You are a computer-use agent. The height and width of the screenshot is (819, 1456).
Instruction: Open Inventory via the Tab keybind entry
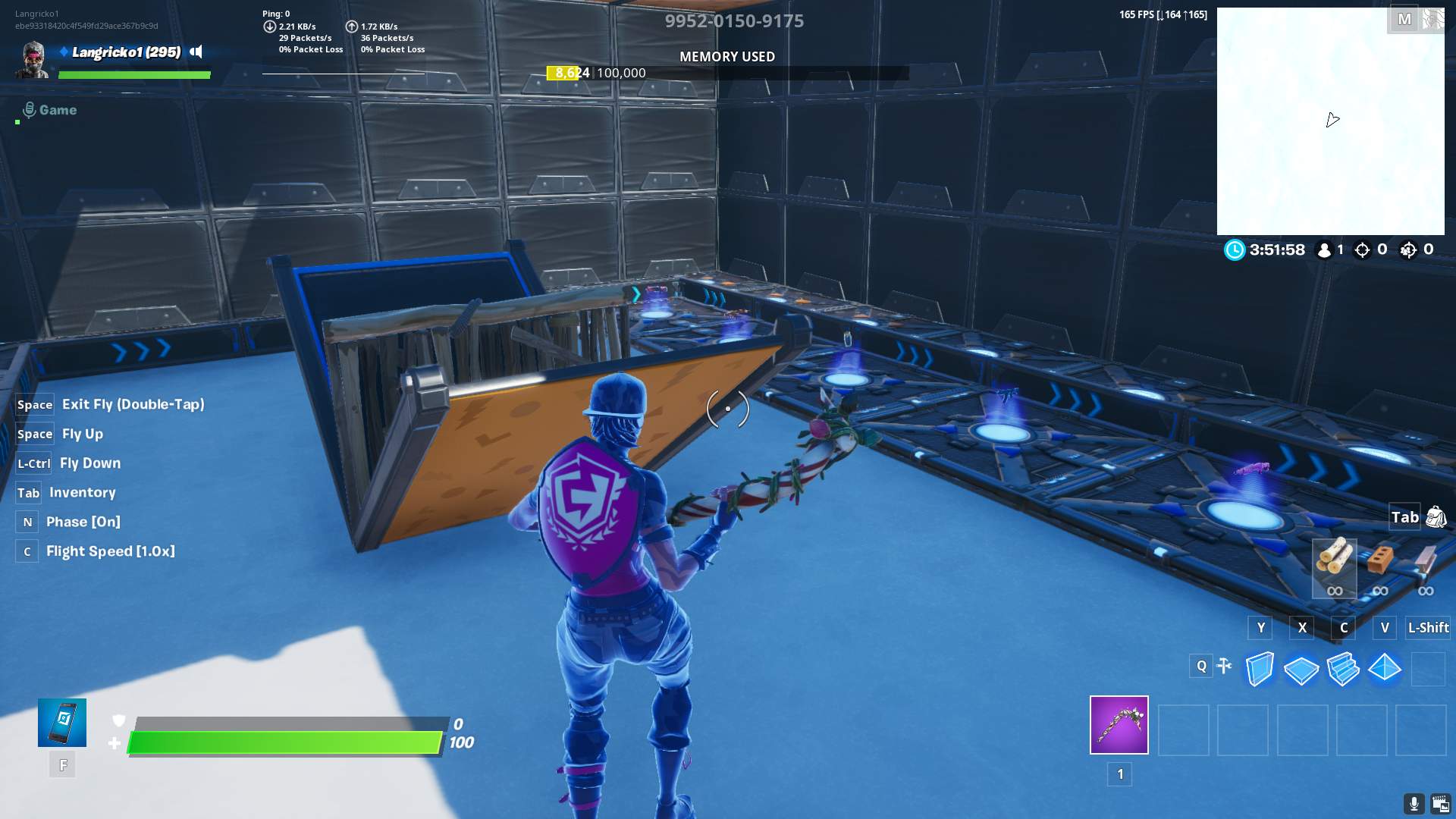coord(82,492)
